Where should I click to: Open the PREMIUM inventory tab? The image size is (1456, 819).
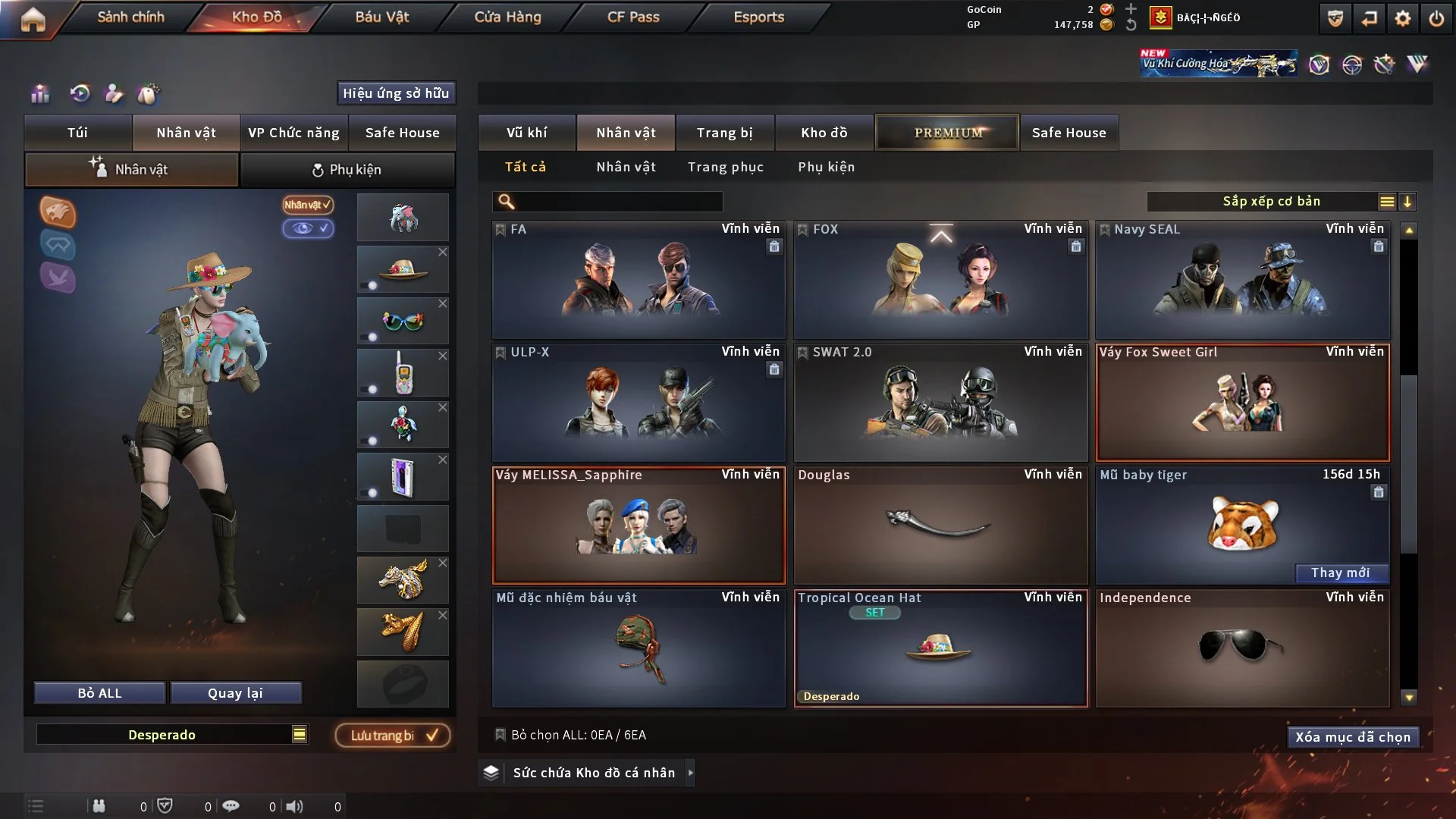pyautogui.click(x=947, y=133)
